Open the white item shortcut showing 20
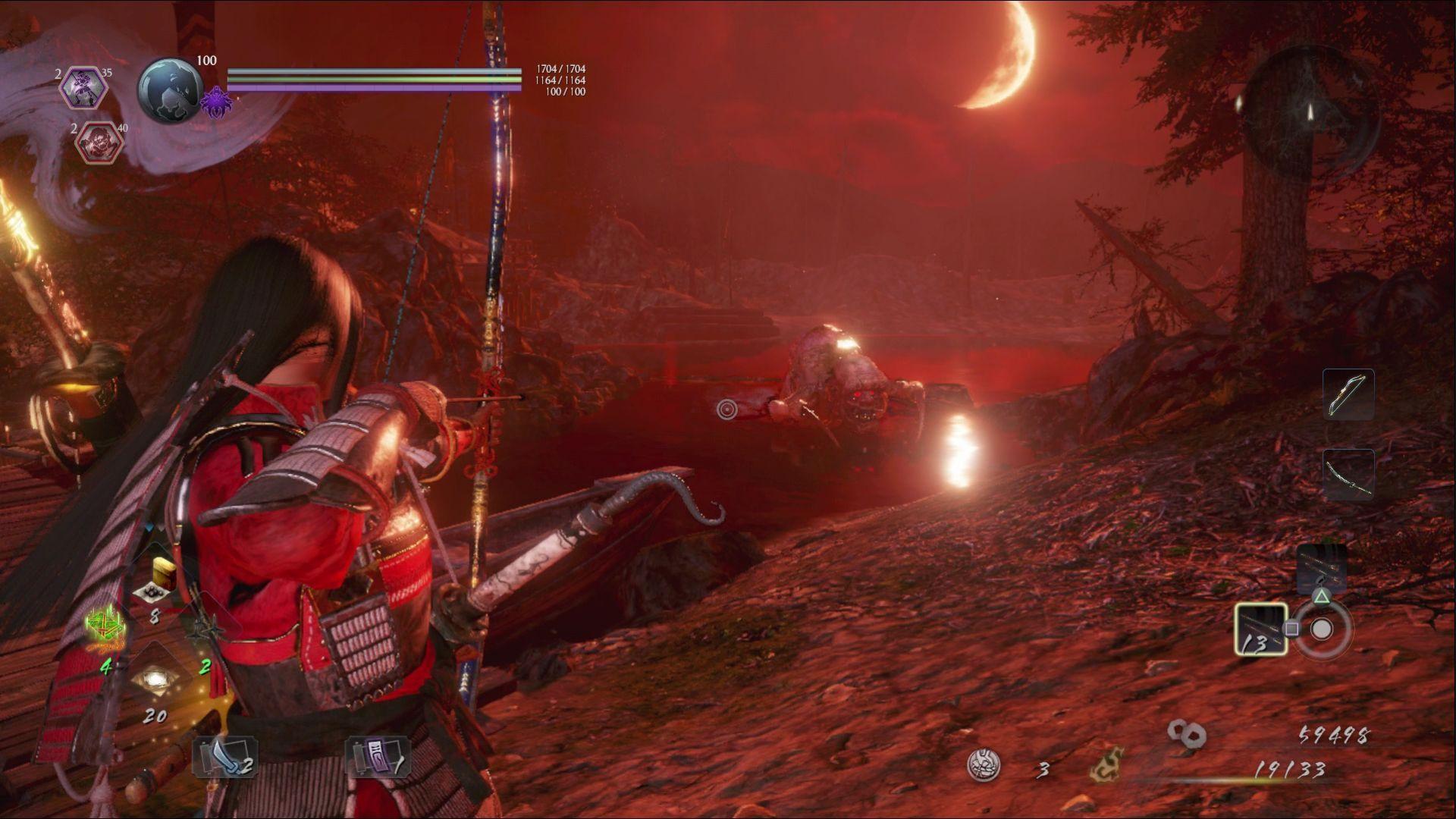Viewport: 1456px width, 819px height. 155,677
